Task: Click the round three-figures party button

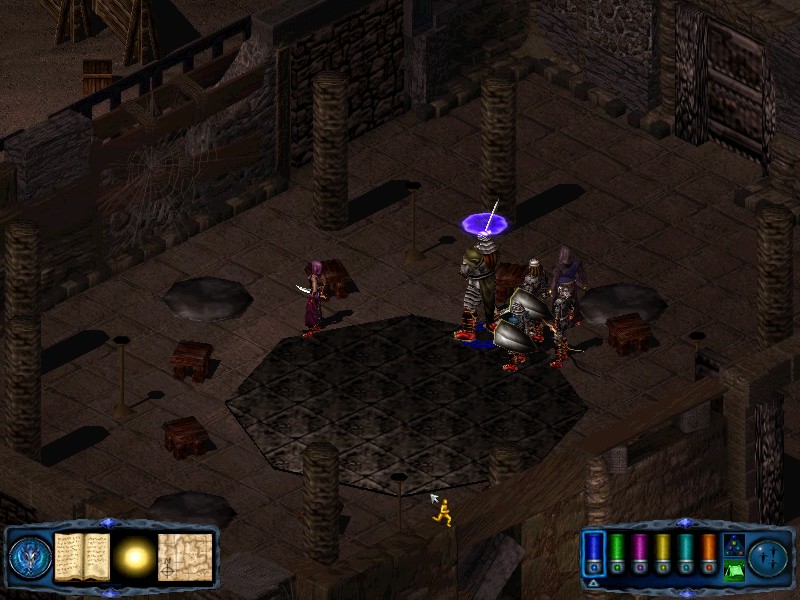Action: pyautogui.click(x=770, y=556)
